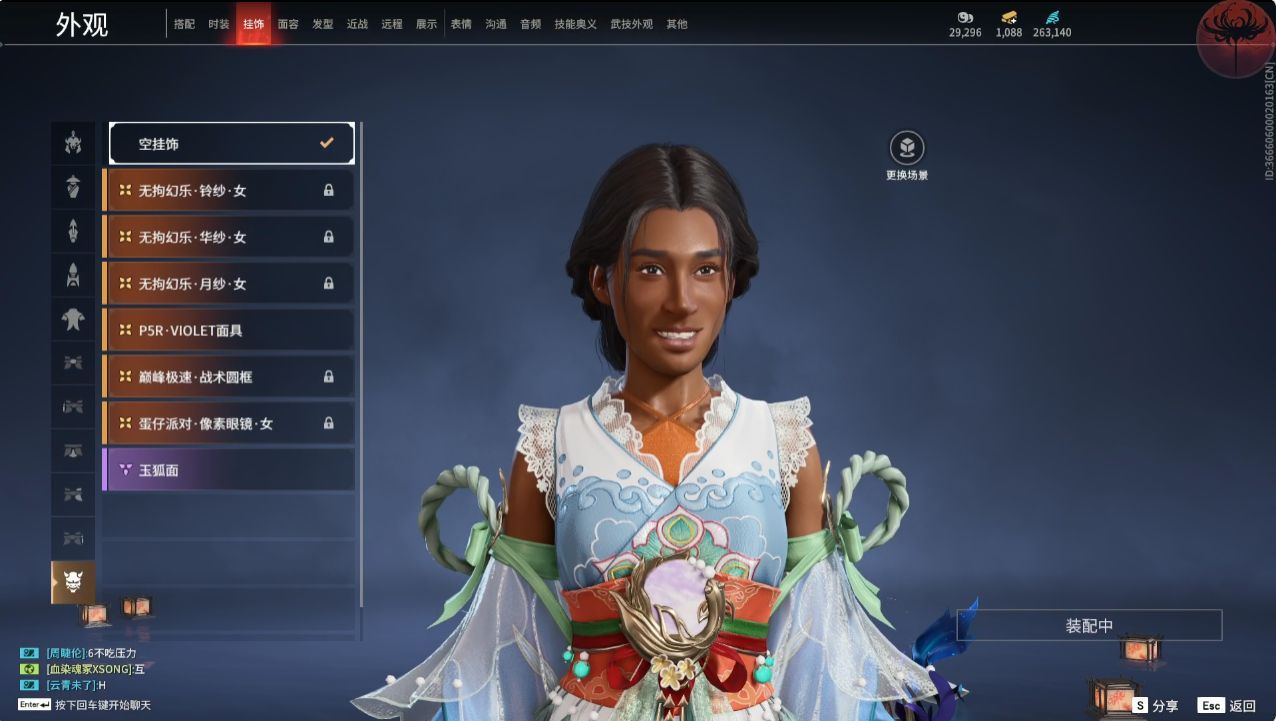Screen dimensions: 1276x721
Task: Go to the 发型 hairstyle tab
Action: [x=322, y=24]
